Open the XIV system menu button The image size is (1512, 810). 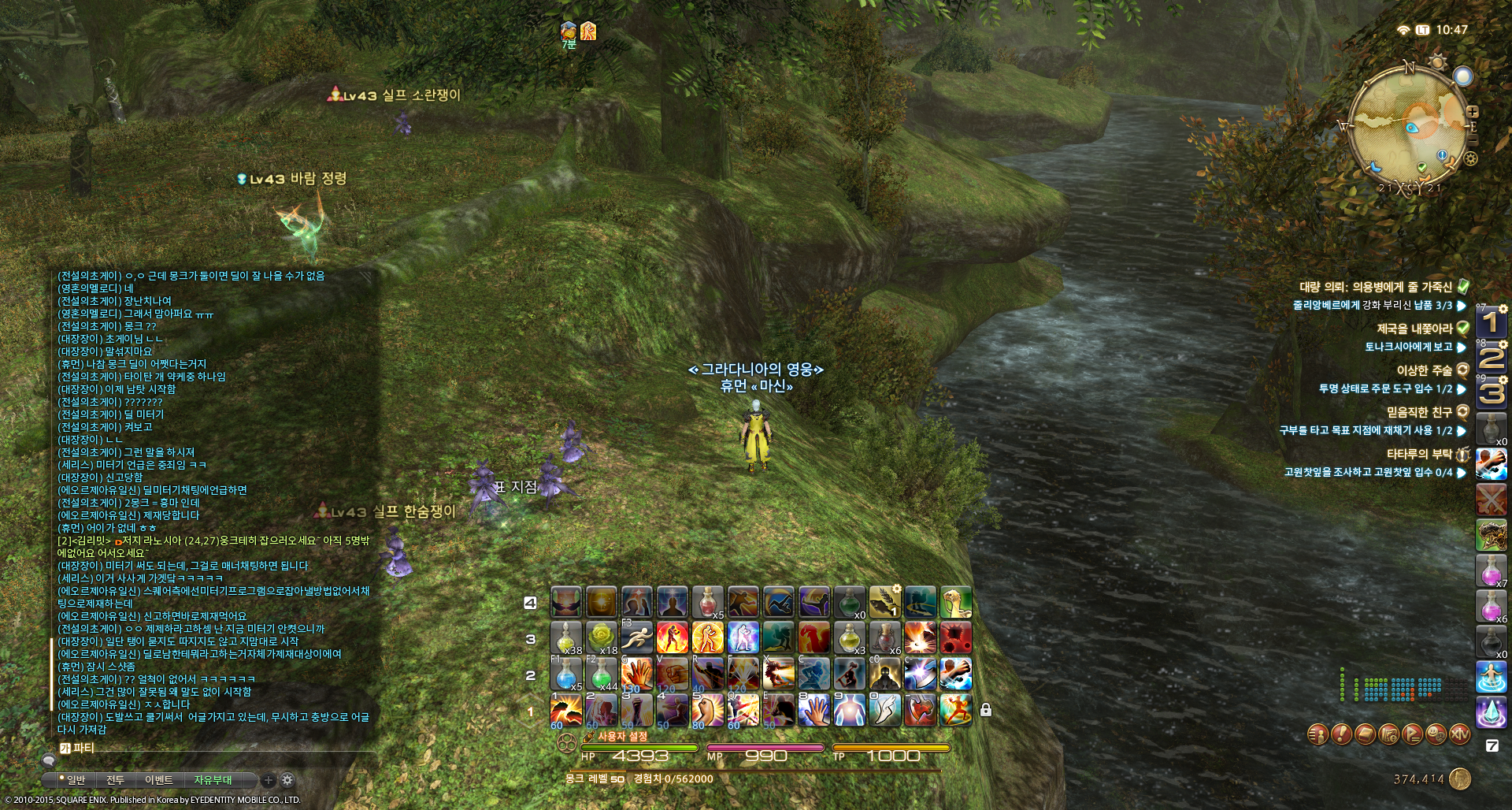point(1460,734)
